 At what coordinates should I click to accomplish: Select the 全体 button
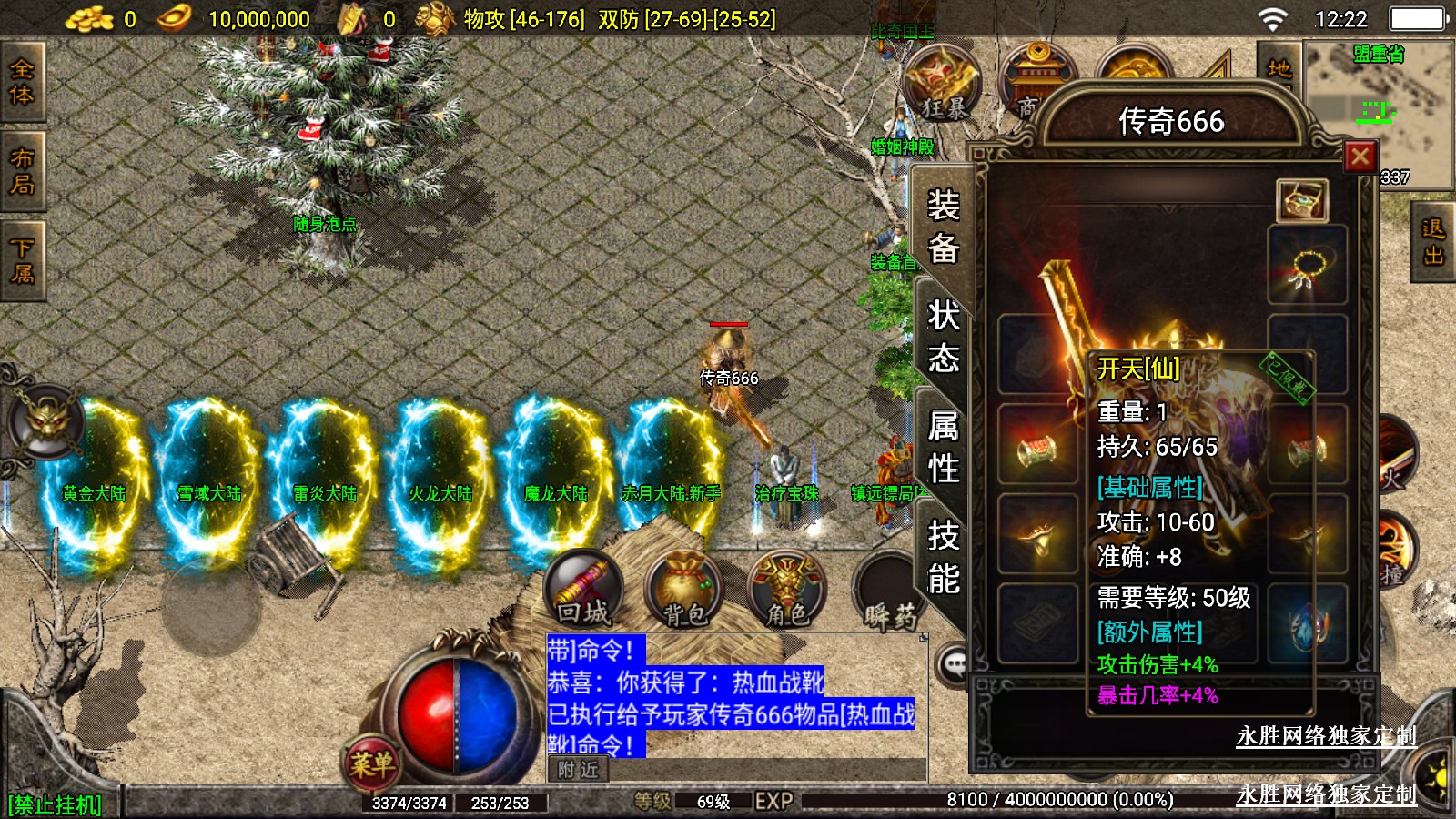[x=22, y=82]
